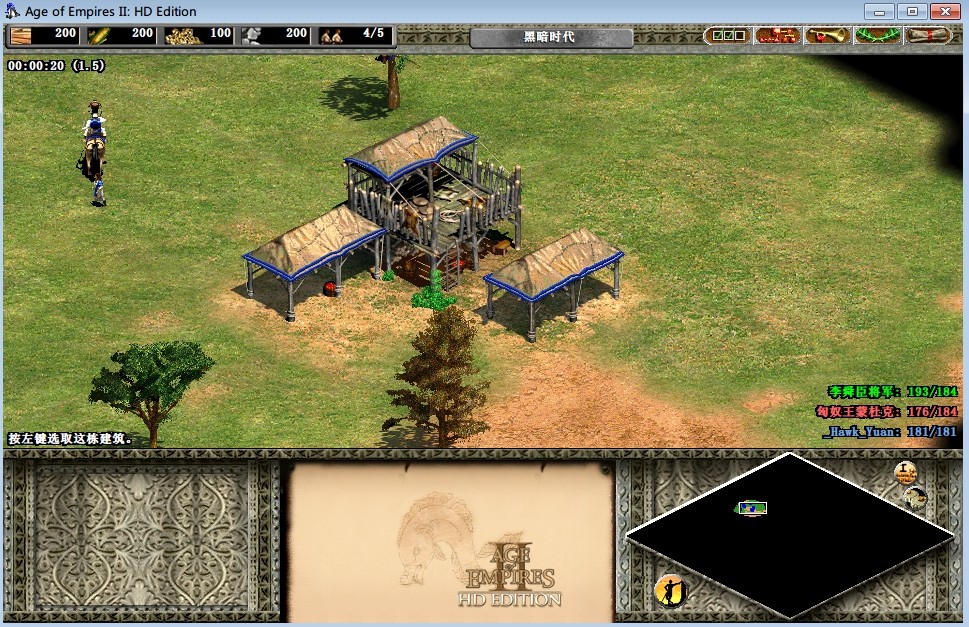
Task: Toggle the advanced statistics button by minimap
Action: tap(905, 472)
